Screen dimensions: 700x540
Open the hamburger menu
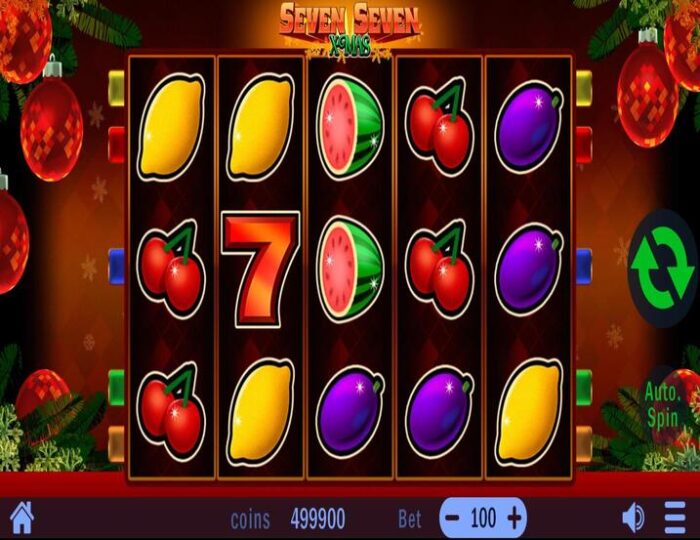[x=676, y=517]
